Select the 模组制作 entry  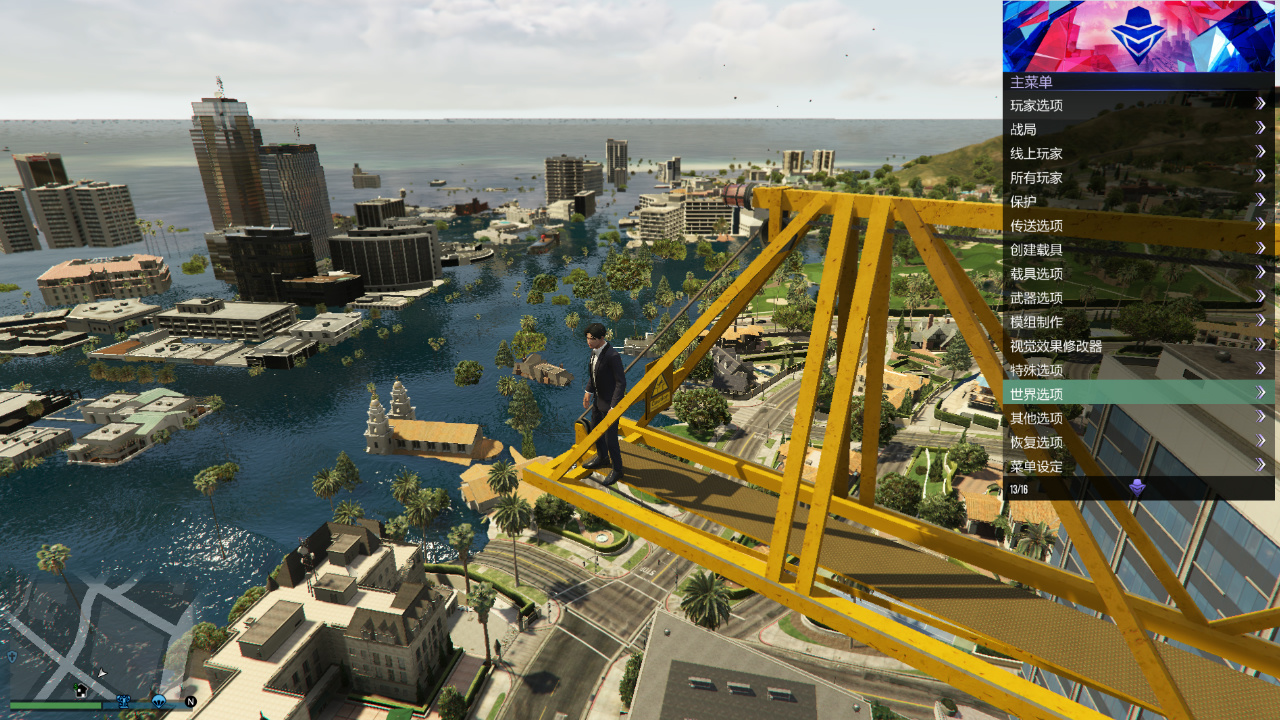(x=1138, y=321)
